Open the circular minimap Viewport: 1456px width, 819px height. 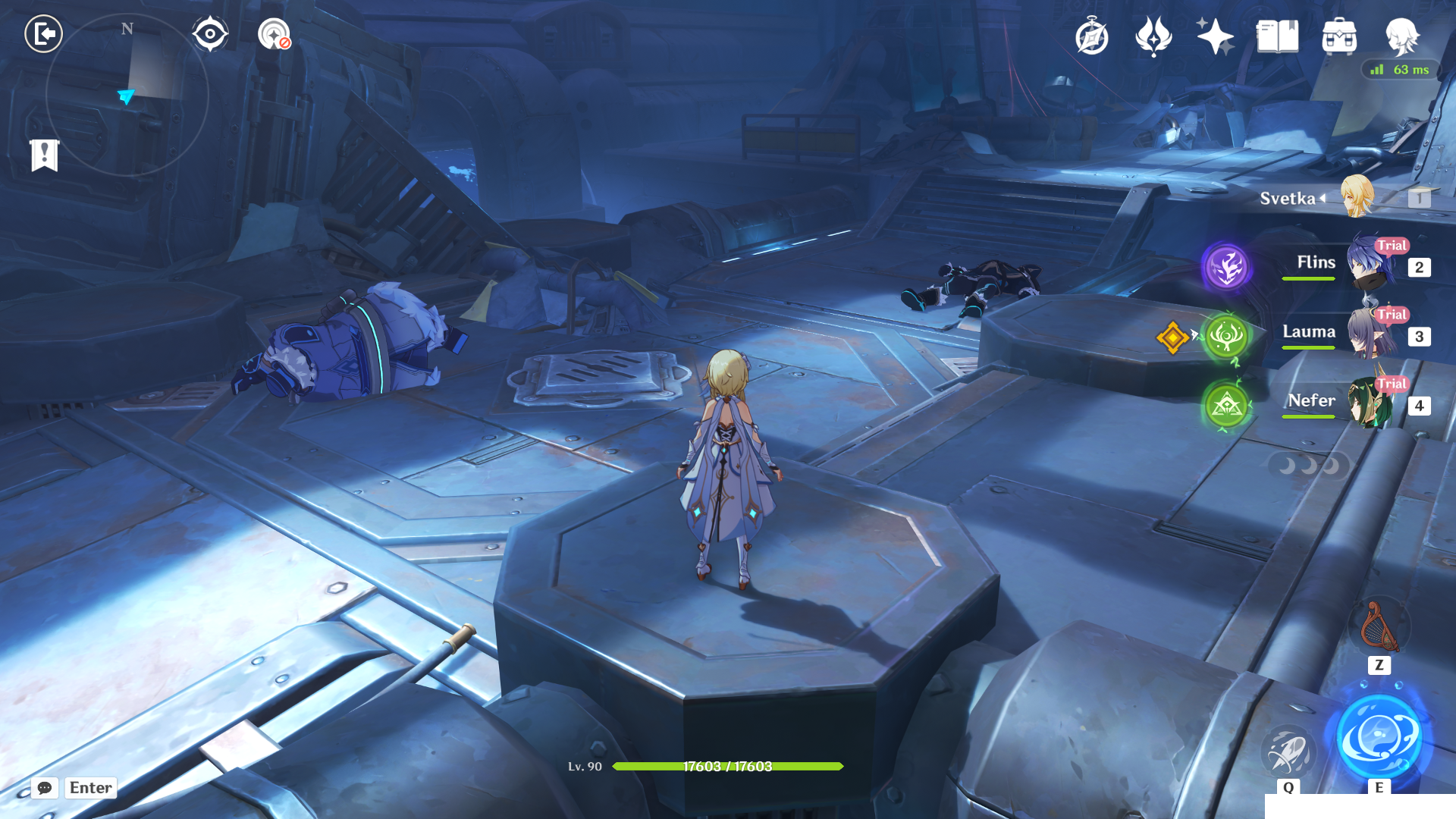pyautogui.click(x=127, y=96)
